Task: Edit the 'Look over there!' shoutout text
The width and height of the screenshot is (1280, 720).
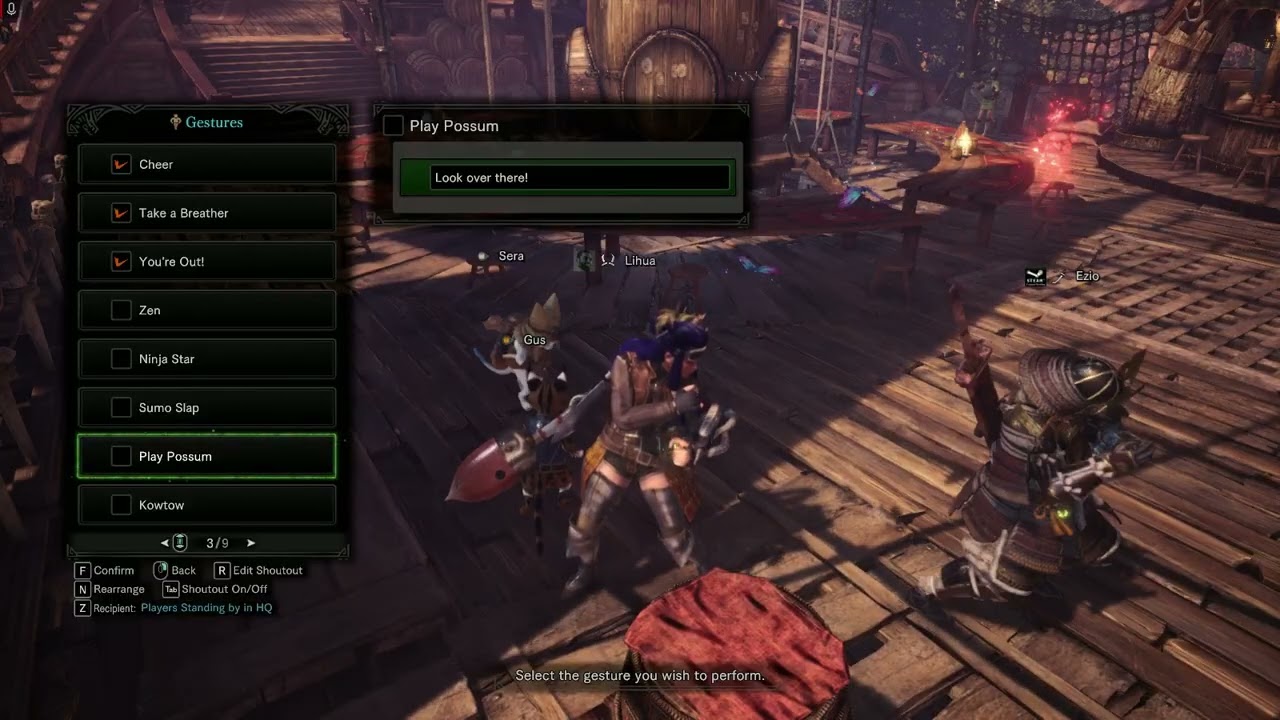Action: tap(580, 178)
